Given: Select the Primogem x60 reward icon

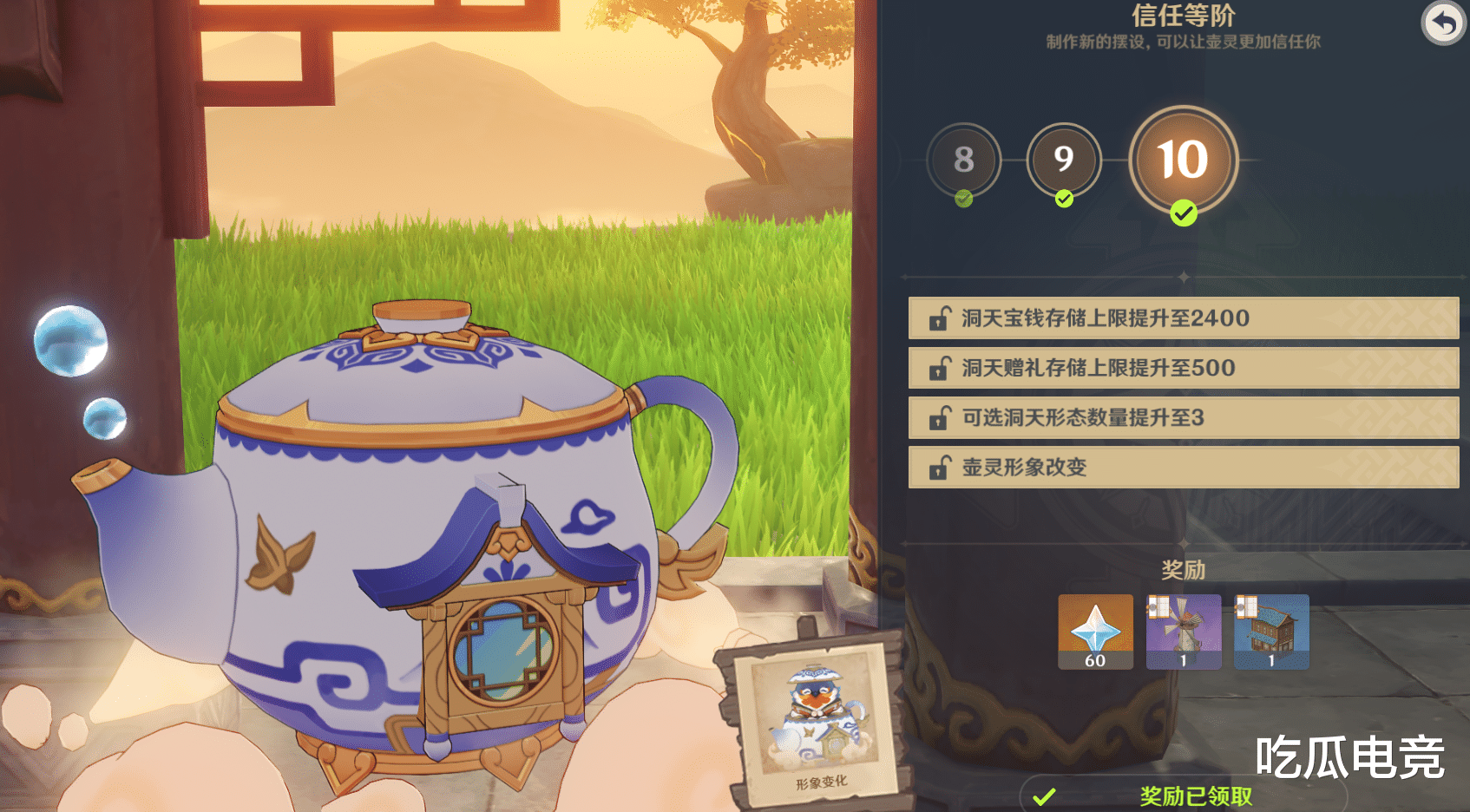Looking at the screenshot, I should (1095, 632).
